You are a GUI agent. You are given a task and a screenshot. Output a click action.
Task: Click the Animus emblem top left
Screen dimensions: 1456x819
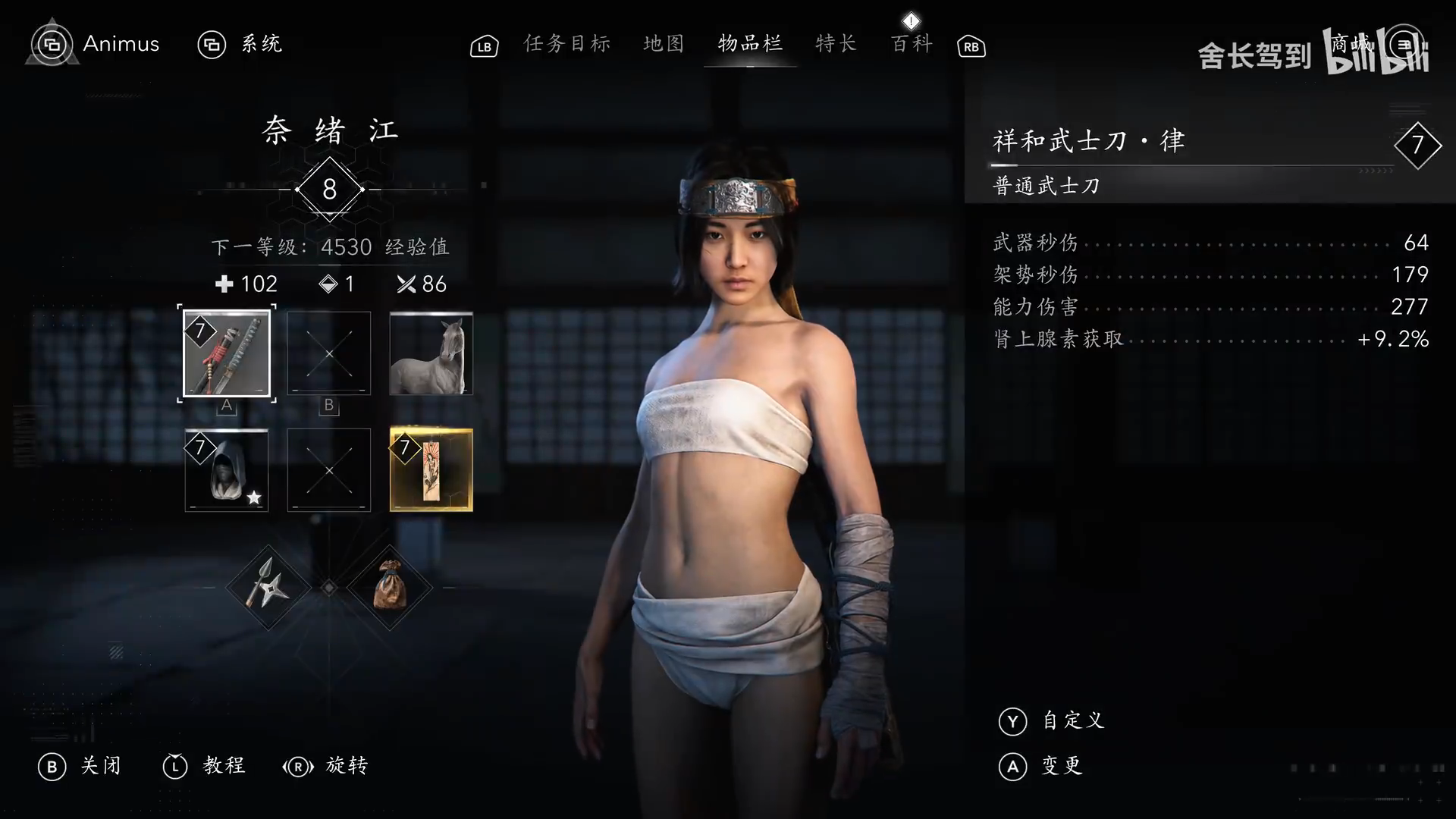pyautogui.click(x=51, y=43)
